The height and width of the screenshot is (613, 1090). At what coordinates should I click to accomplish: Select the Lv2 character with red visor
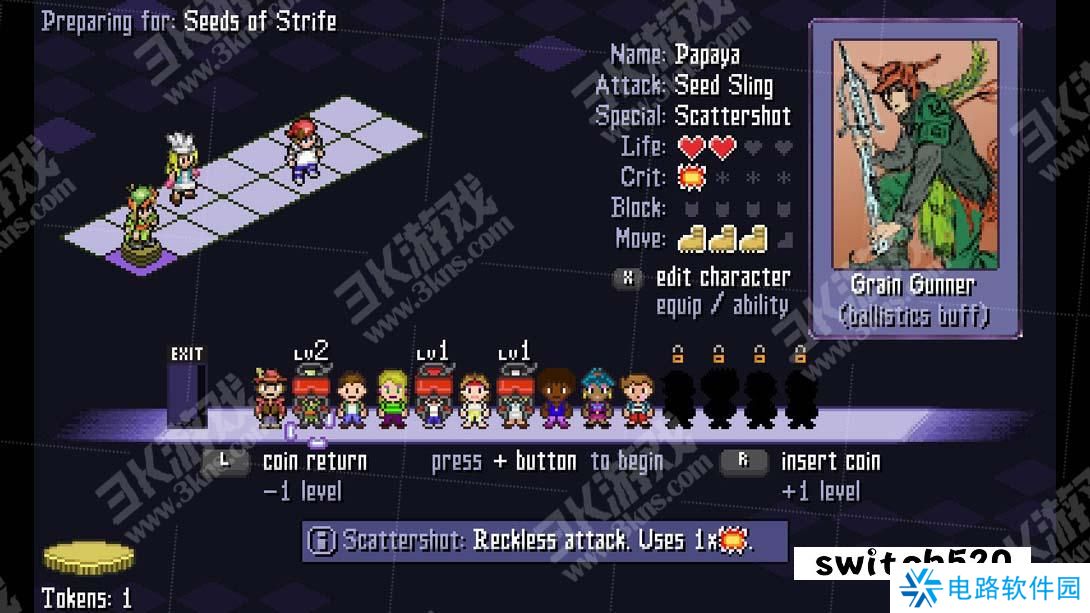click(311, 399)
